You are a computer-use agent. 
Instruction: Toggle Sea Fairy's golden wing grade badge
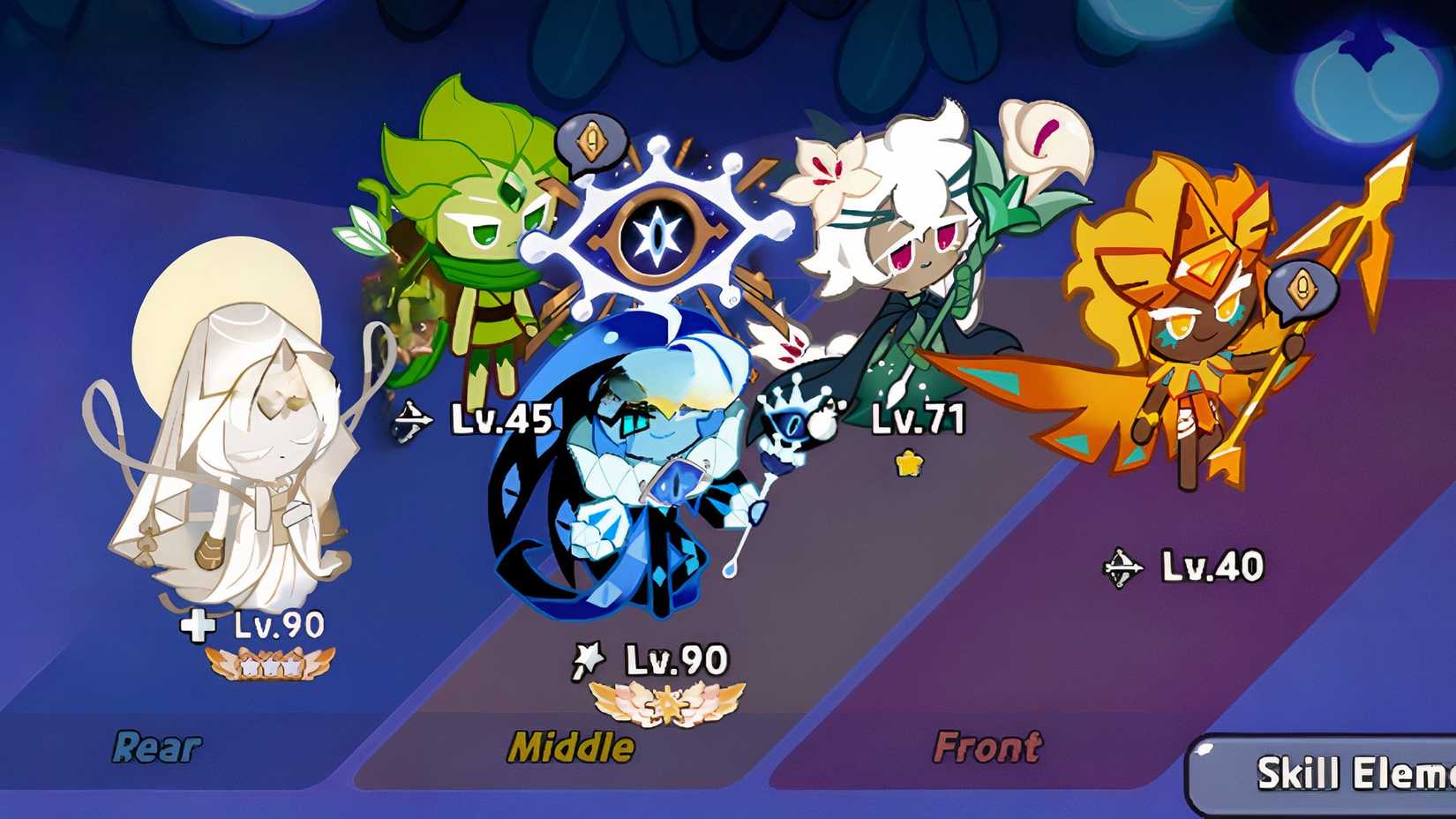[666, 703]
